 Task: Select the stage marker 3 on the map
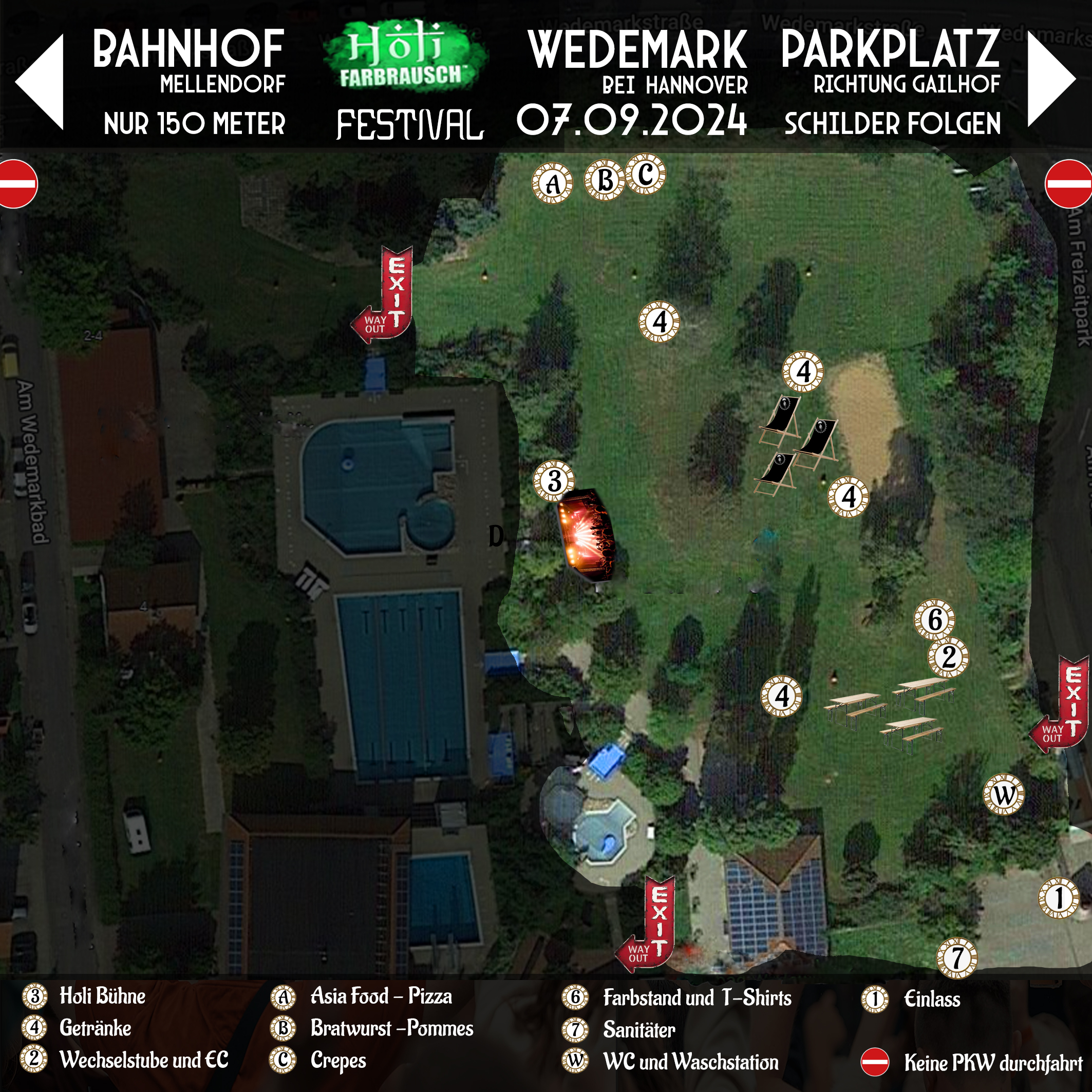point(554,481)
